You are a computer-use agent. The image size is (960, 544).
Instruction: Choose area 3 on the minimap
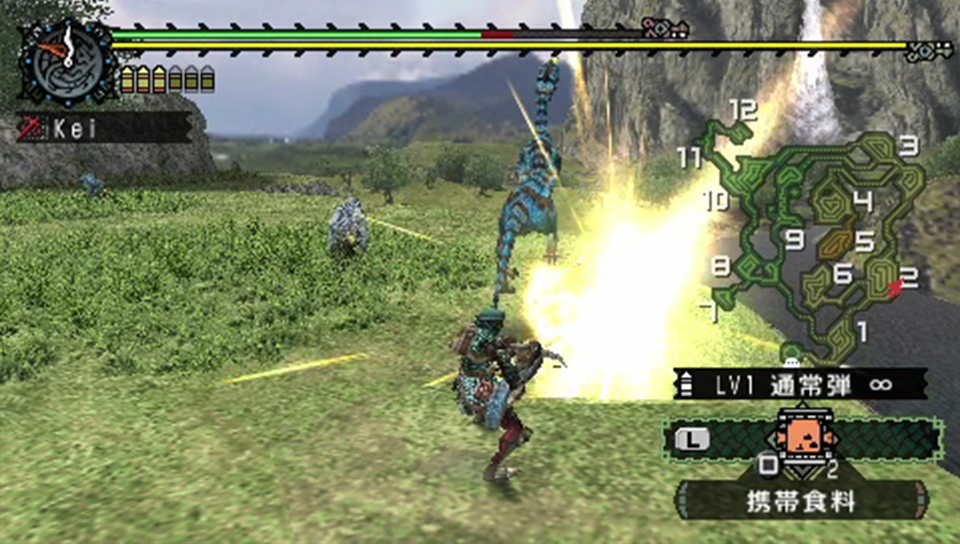pyautogui.click(x=908, y=146)
